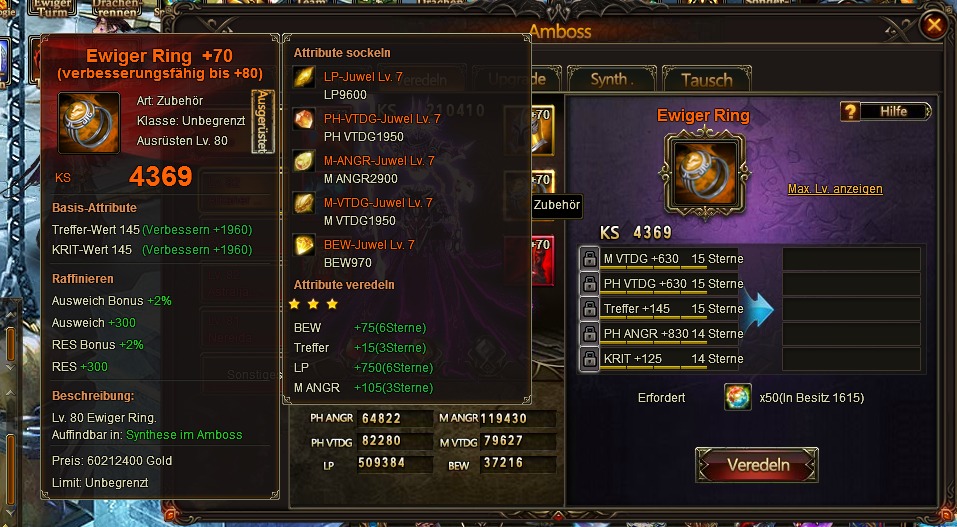Viewport: 957px width, 527px height.
Task: Click the Veredeln button
Action: pos(757,465)
